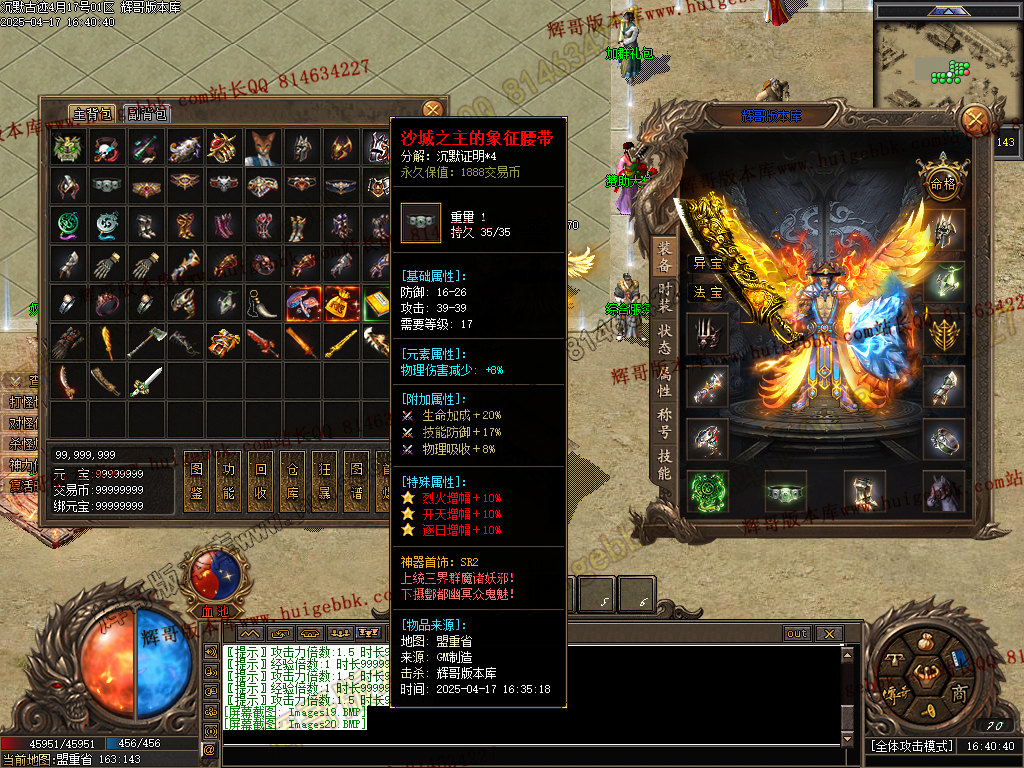1024x768 pixels.
Task: Select the green dragon mask item
Action: [x=68, y=148]
